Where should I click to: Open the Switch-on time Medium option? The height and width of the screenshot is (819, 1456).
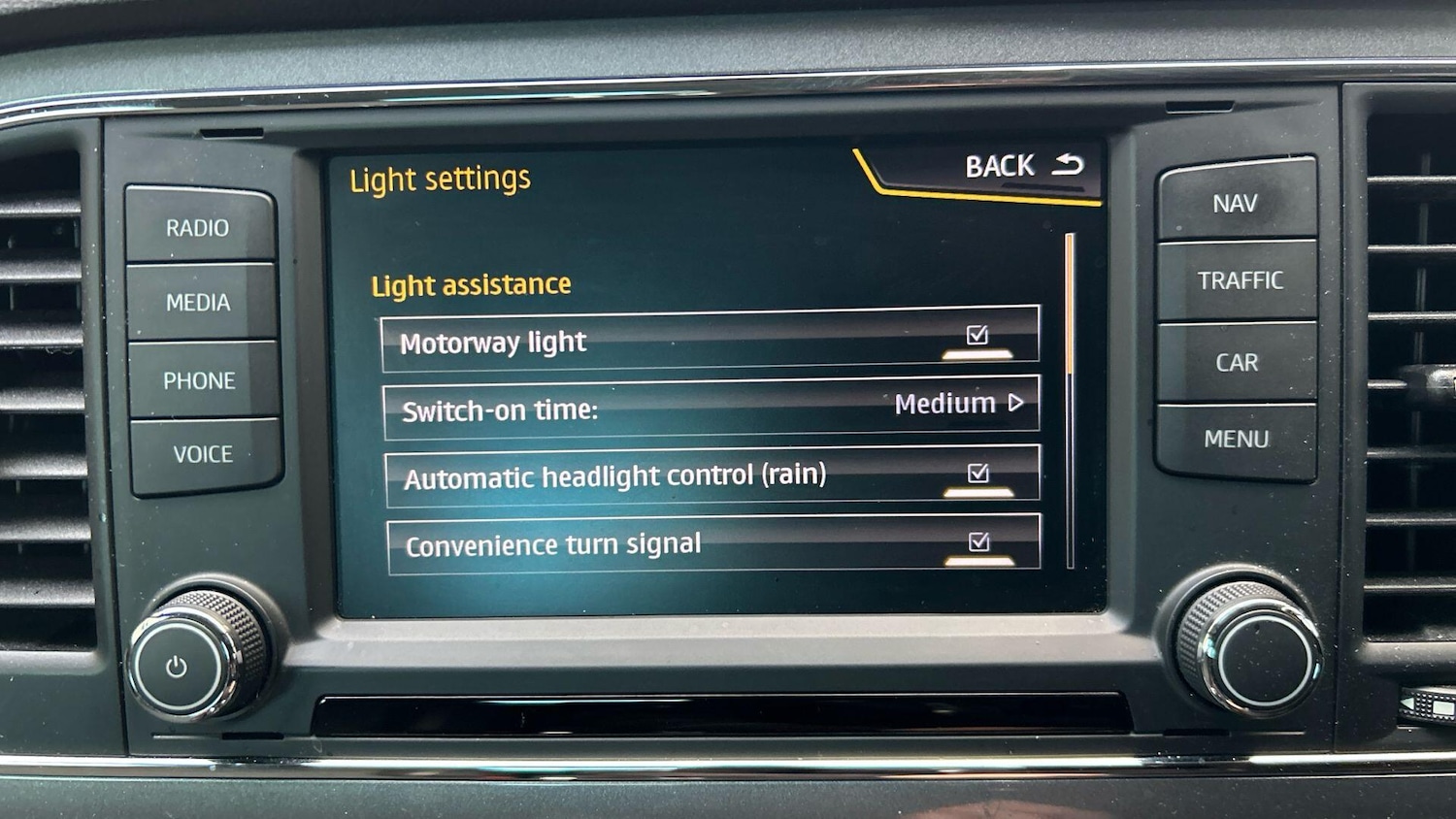coord(958,404)
